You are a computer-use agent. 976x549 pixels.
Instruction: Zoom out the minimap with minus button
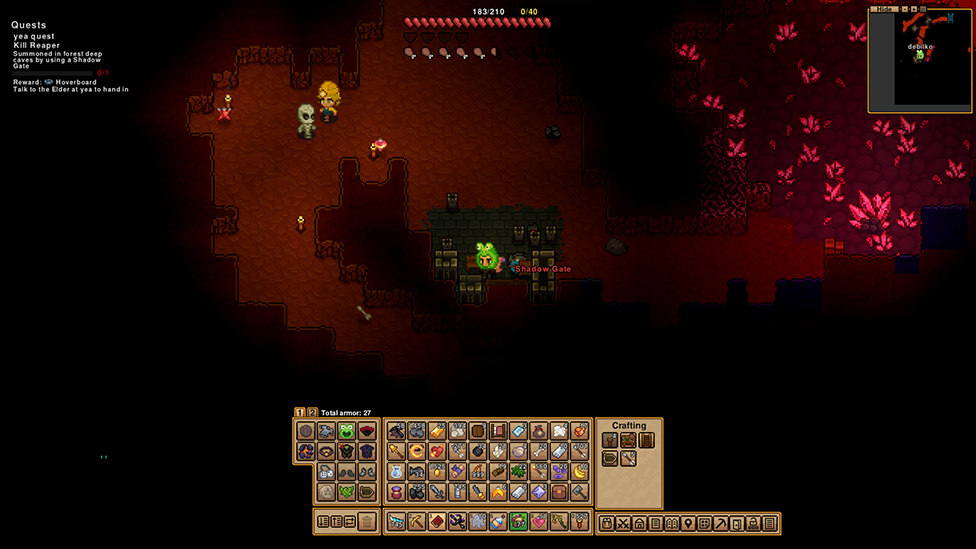click(903, 9)
